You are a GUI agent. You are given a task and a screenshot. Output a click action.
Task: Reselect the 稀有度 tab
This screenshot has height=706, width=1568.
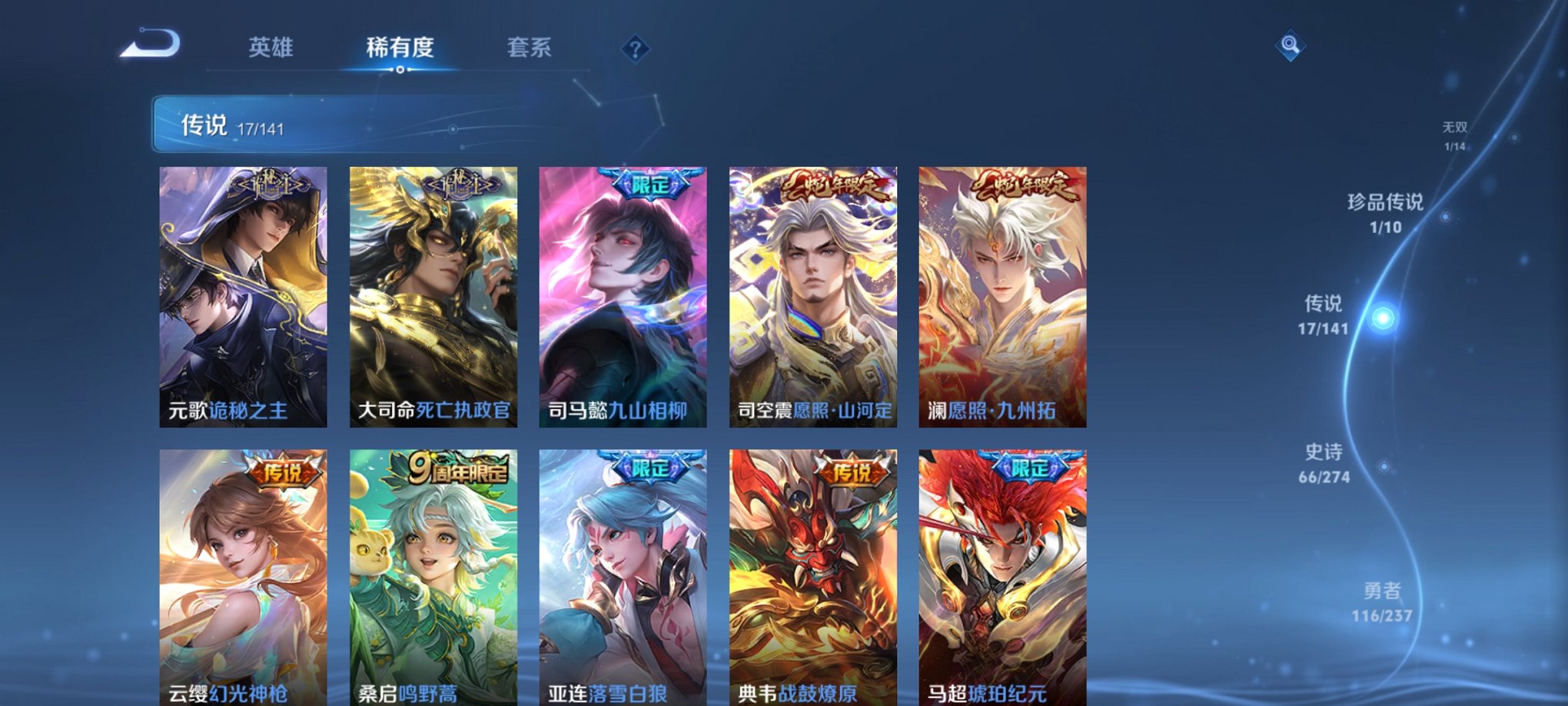[x=399, y=48]
